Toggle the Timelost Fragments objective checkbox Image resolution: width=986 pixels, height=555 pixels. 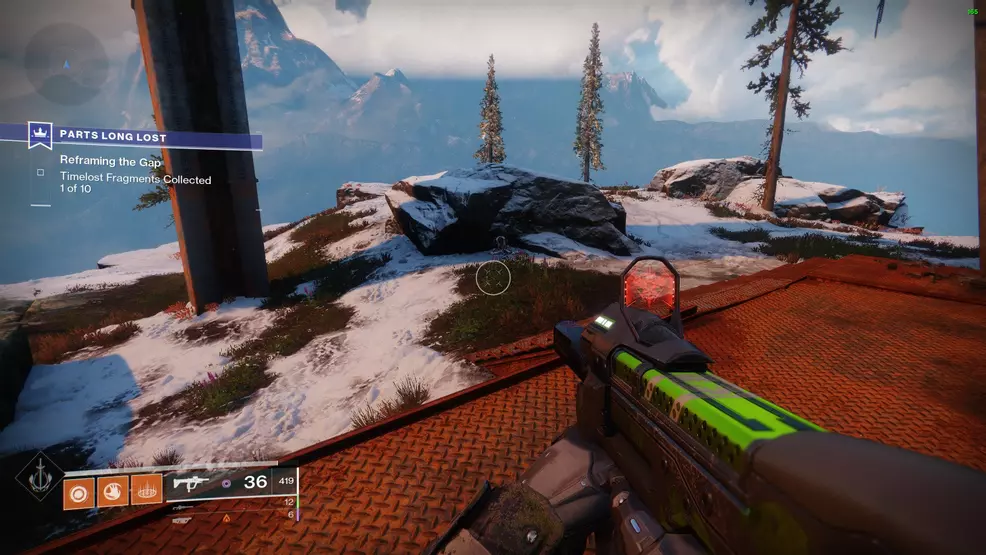coord(40,172)
